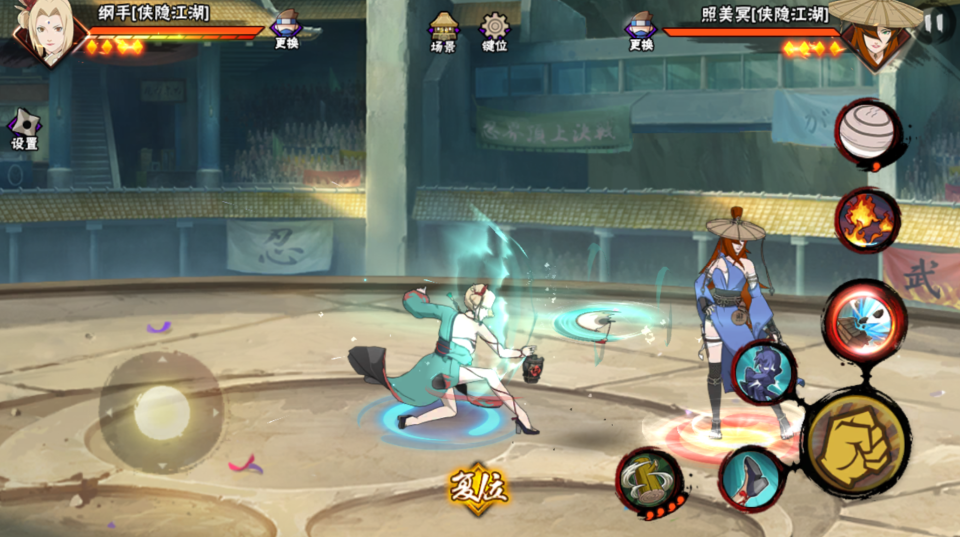Use the golden fist basic attack

pyautogui.click(x=855, y=441)
